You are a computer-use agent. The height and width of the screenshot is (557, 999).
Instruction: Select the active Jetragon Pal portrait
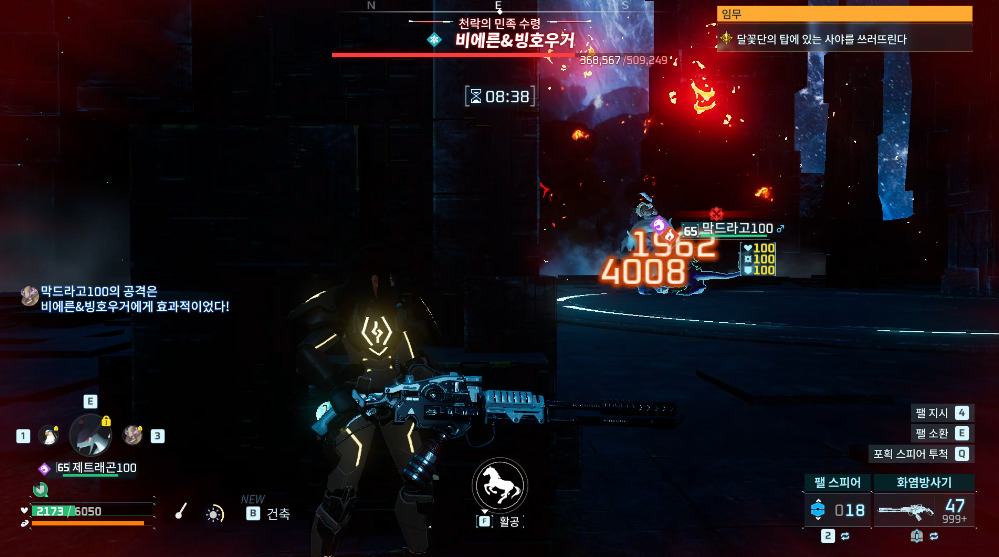[89, 434]
